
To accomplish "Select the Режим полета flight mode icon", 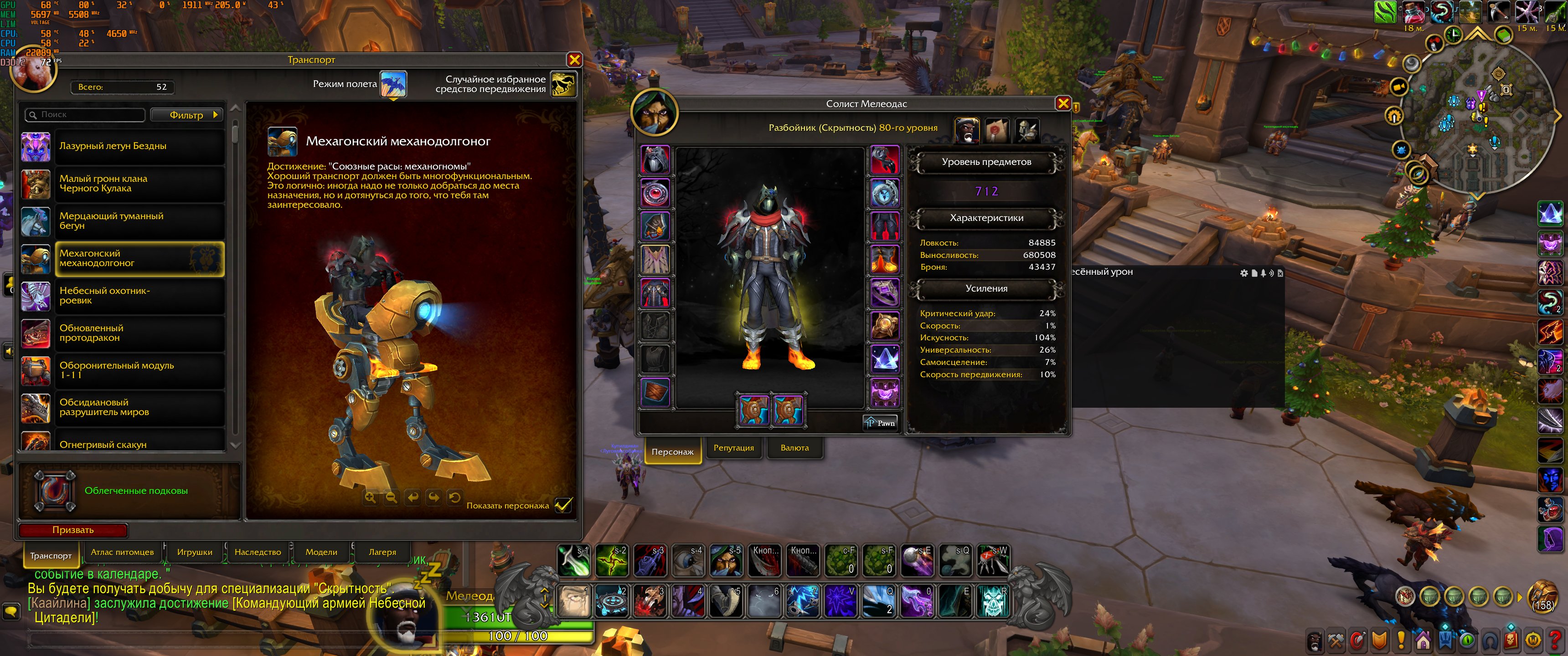I will click(394, 85).
